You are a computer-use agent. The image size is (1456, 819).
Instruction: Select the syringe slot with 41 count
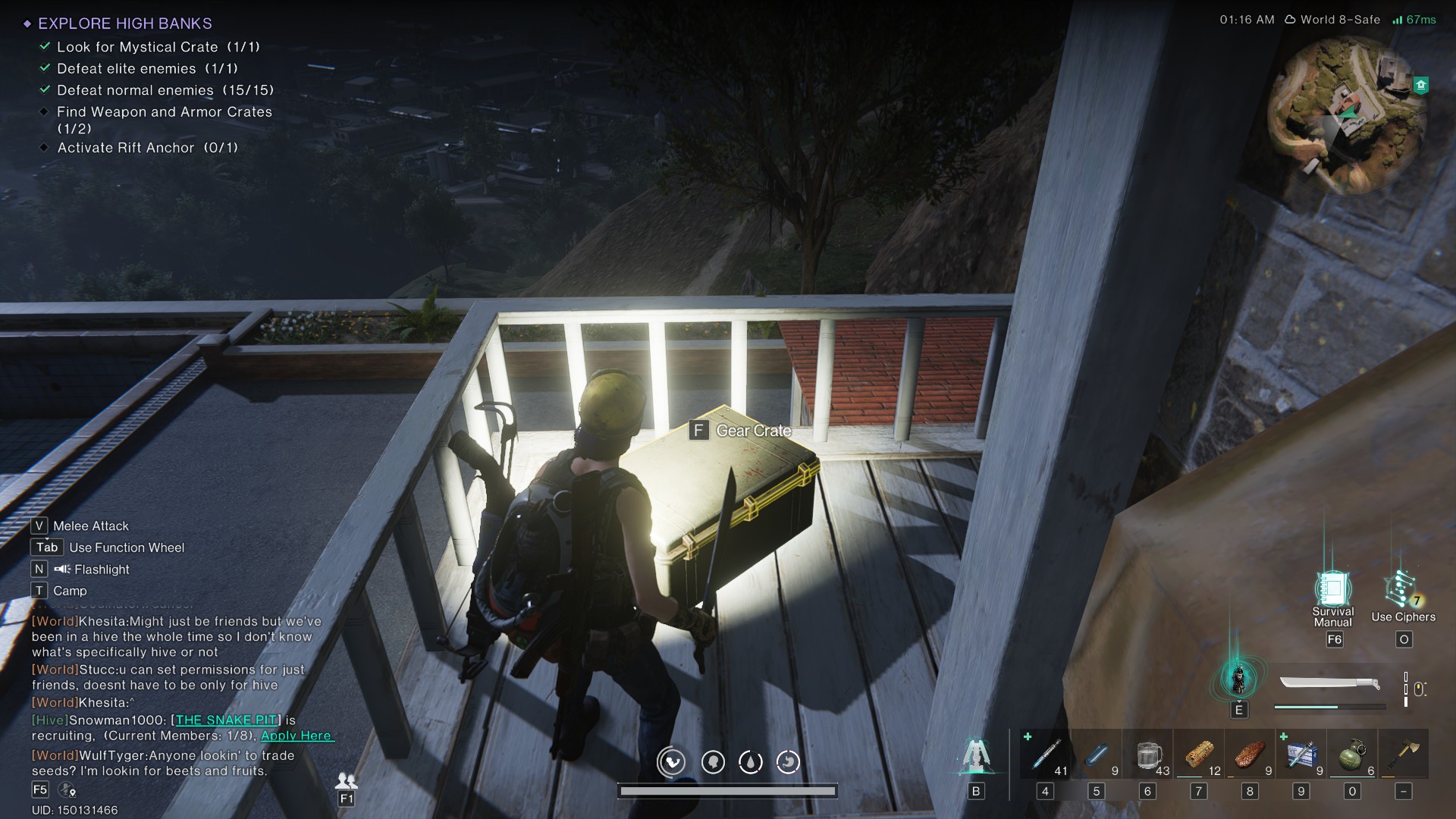pyautogui.click(x=1046, y=755)
